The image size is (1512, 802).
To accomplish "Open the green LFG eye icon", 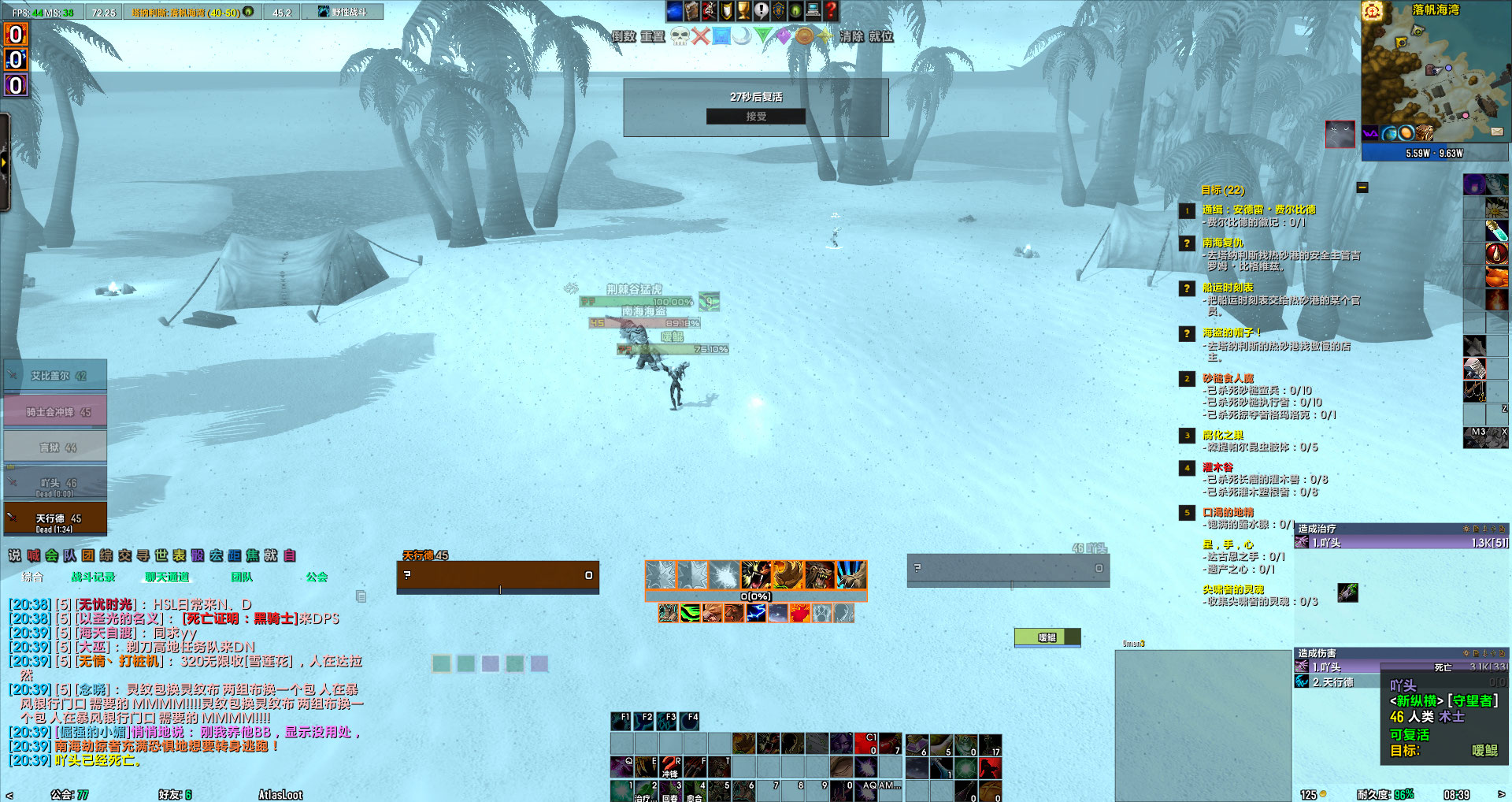I will pos(795,11).
